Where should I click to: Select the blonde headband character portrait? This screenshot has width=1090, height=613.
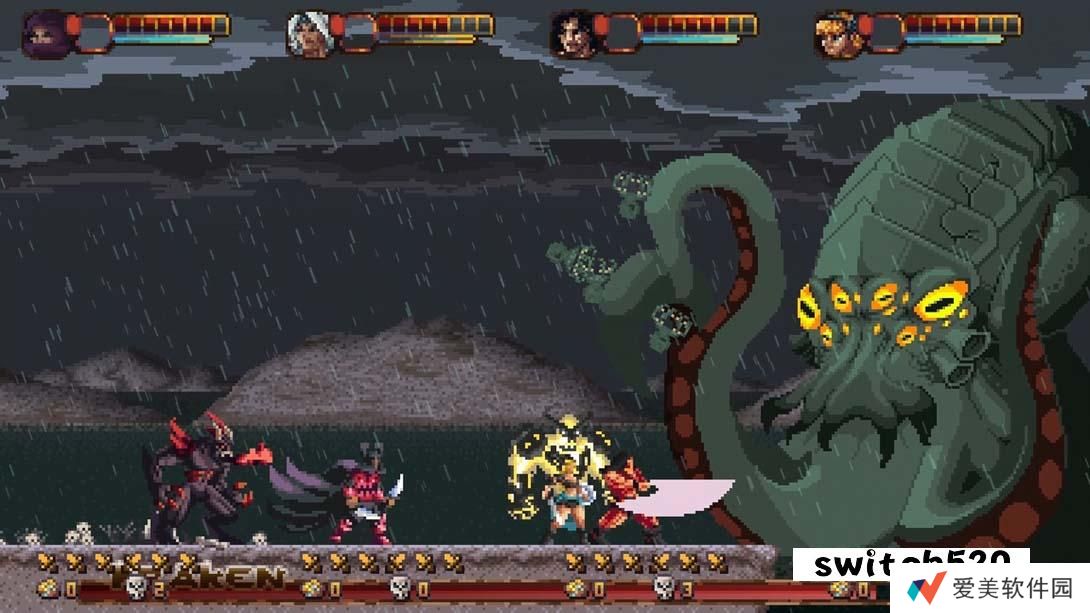click(837, 35)
